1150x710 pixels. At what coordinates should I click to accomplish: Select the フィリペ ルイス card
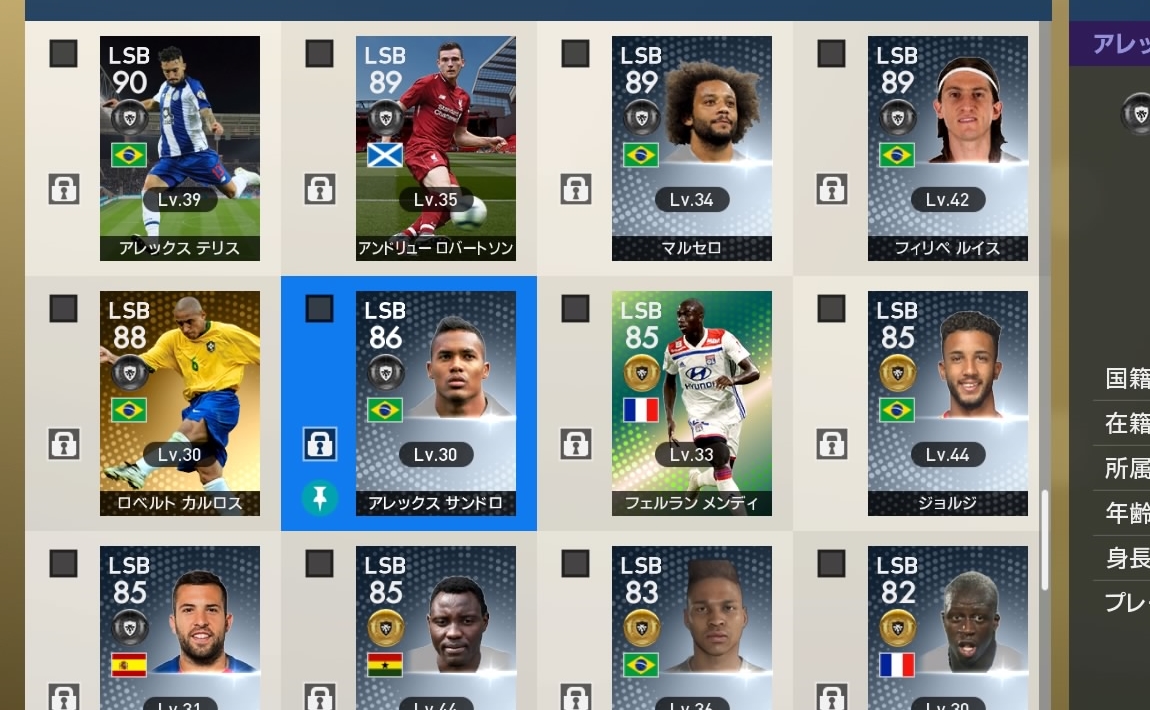click(x=948, y=148)
